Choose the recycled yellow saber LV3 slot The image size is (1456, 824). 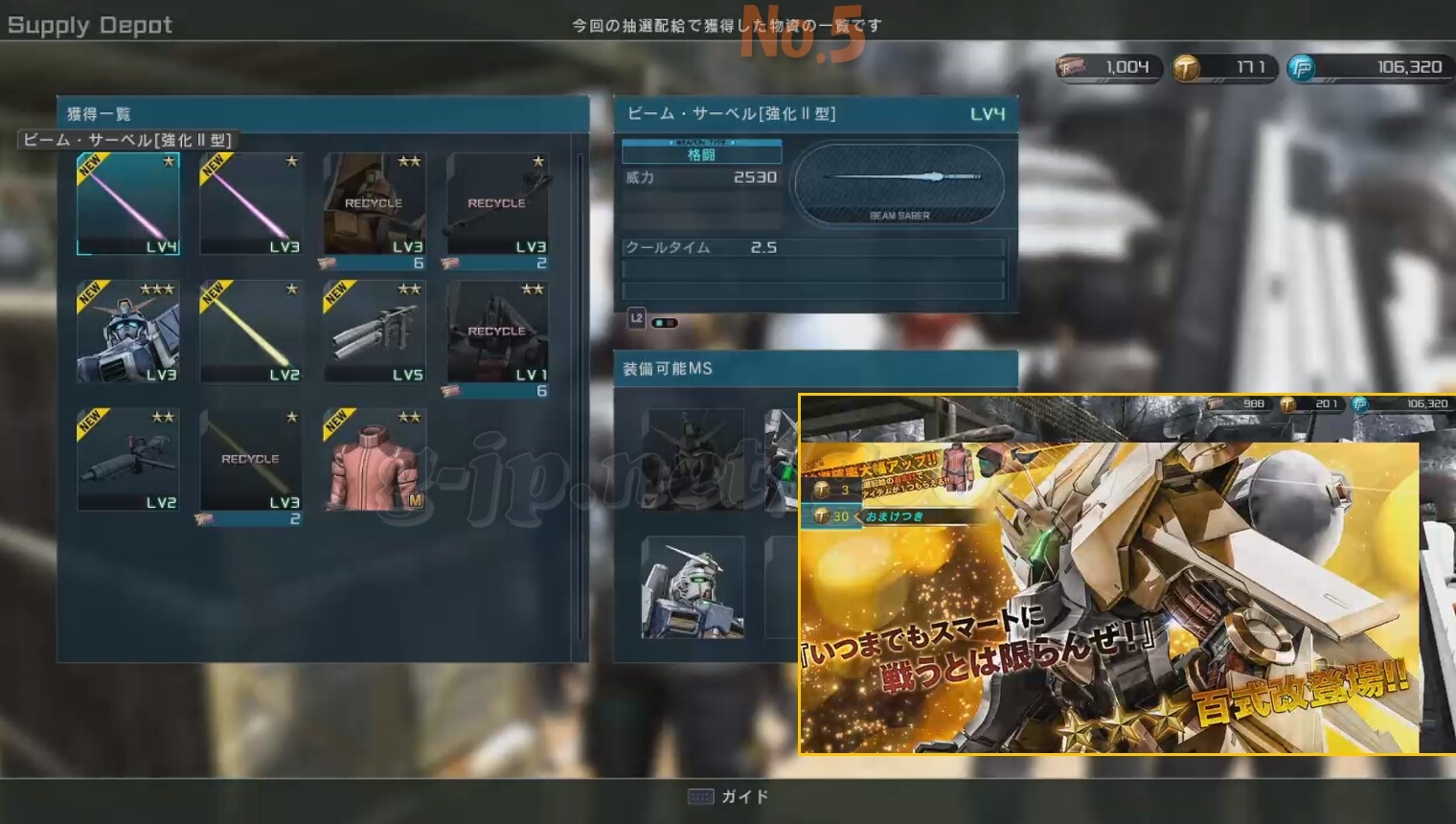pos(251,459)
